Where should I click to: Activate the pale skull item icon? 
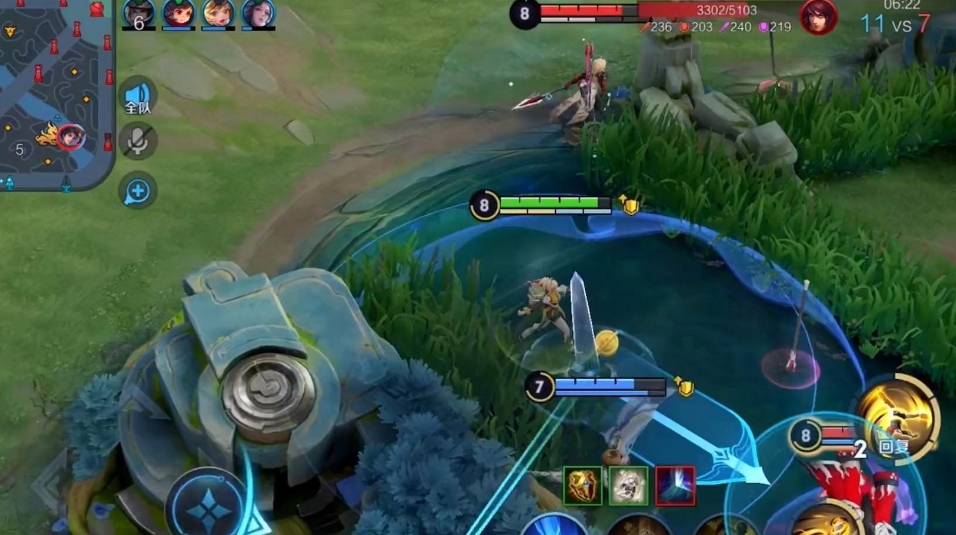tap(629, 485)
